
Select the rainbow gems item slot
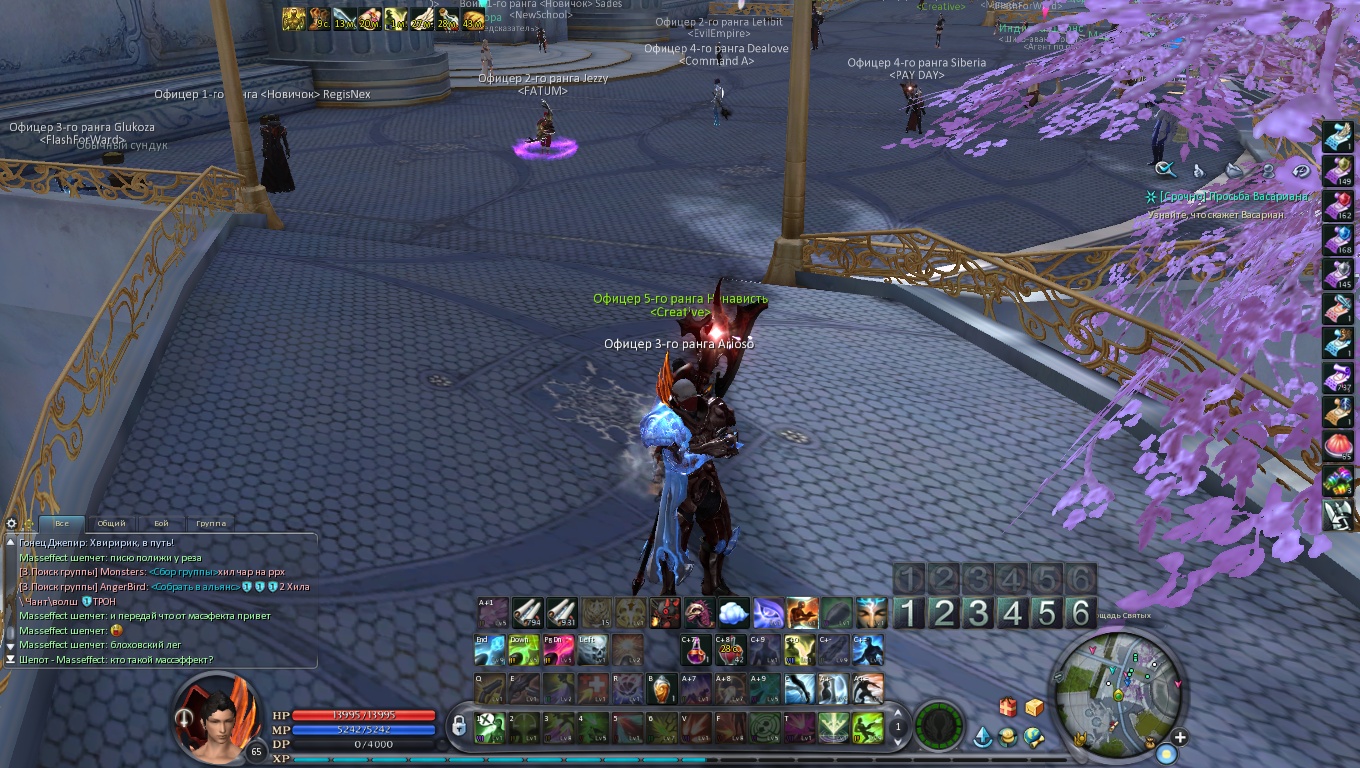1337,480
